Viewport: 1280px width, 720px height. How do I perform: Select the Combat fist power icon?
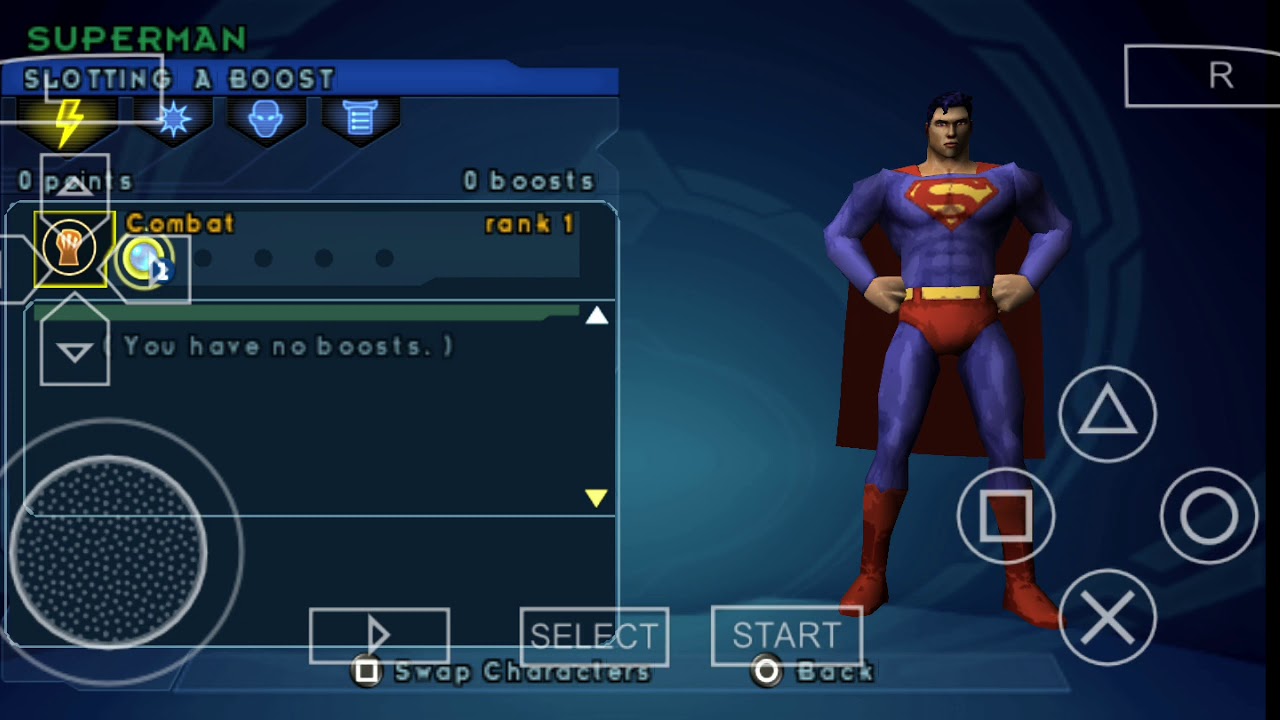click(69, 249)
